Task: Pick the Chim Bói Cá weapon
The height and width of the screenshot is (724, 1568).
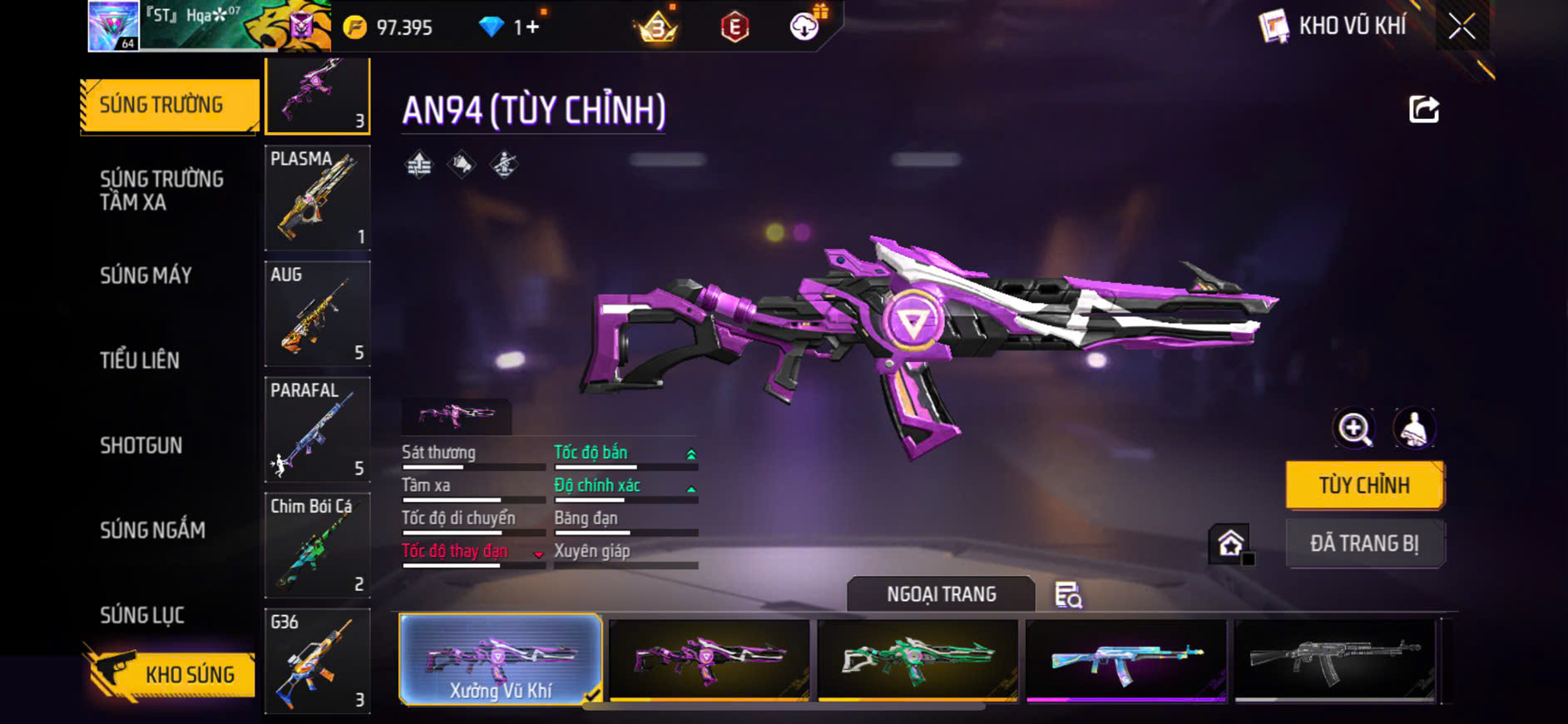Action: (x=317, y=545)
